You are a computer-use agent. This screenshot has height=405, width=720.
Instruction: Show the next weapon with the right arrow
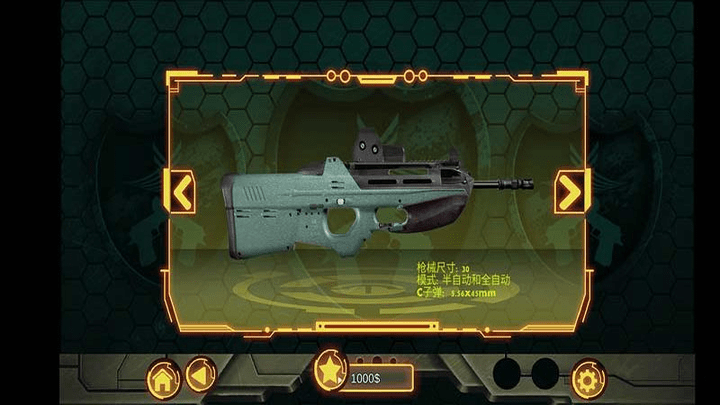click(571, 190)
